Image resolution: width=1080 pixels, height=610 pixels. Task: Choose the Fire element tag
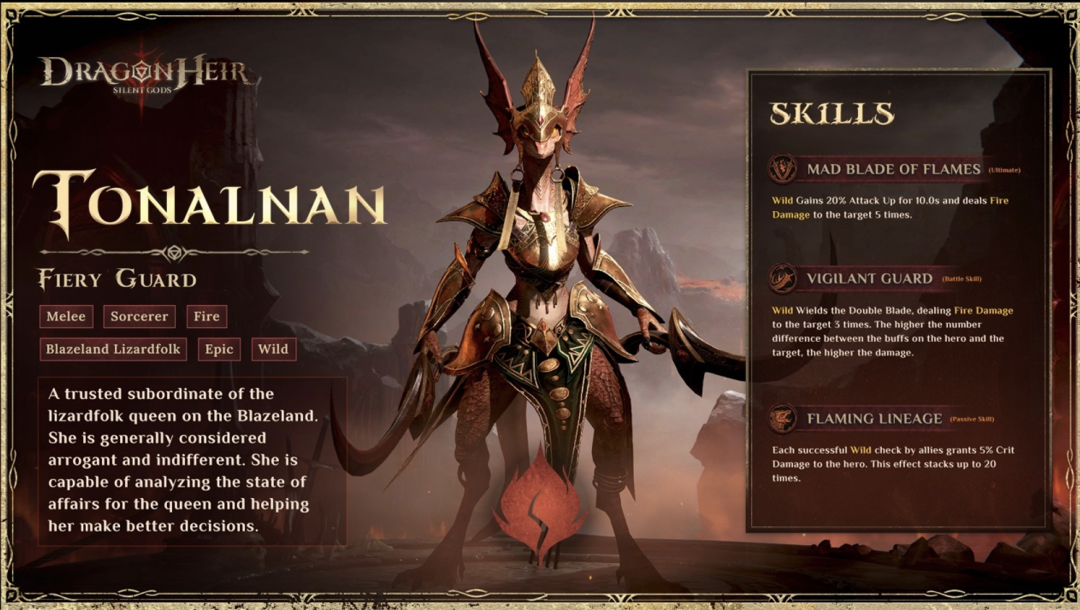tap(207, 317)
